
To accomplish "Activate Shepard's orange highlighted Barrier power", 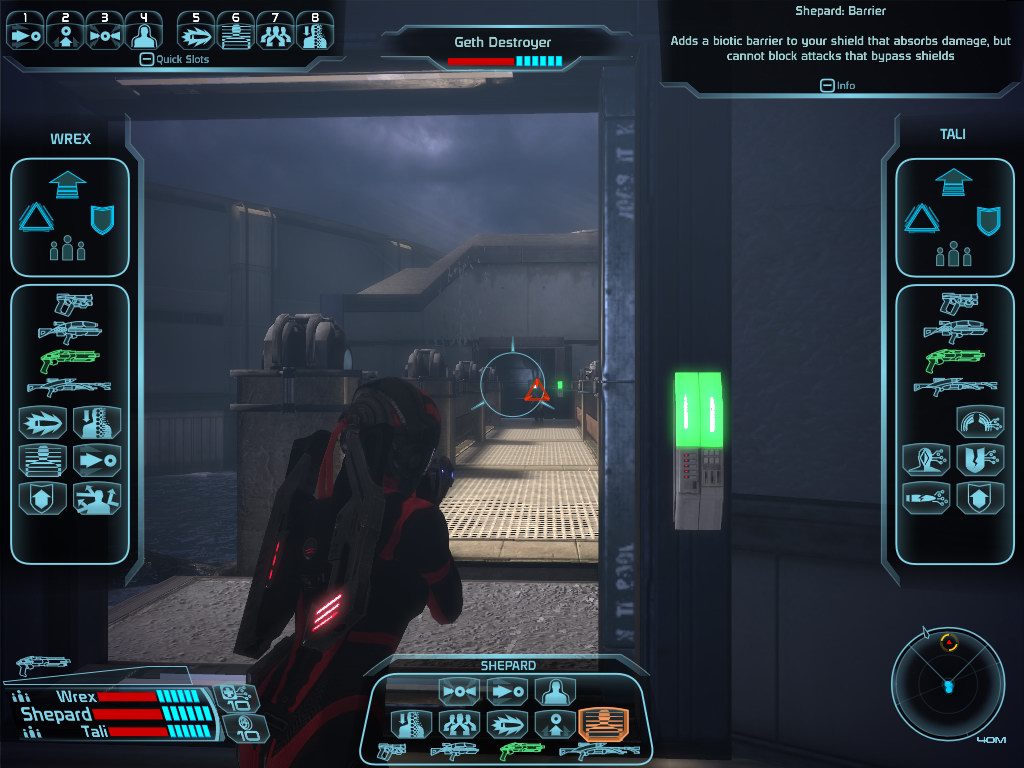I will tap(603, 723).
